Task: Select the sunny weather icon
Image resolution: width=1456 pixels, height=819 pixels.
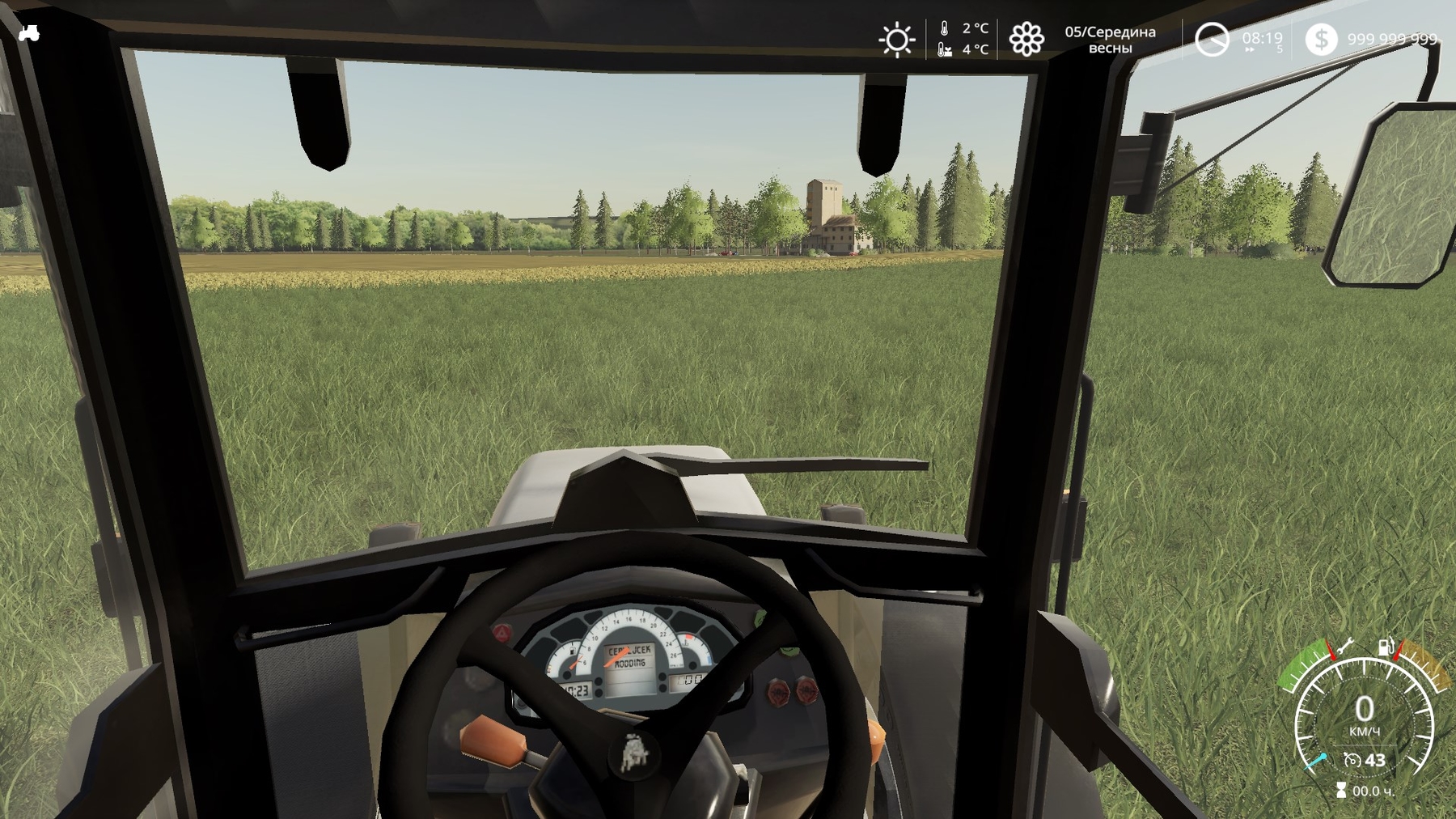Action: pyautogui.click(x=896, y=40)
